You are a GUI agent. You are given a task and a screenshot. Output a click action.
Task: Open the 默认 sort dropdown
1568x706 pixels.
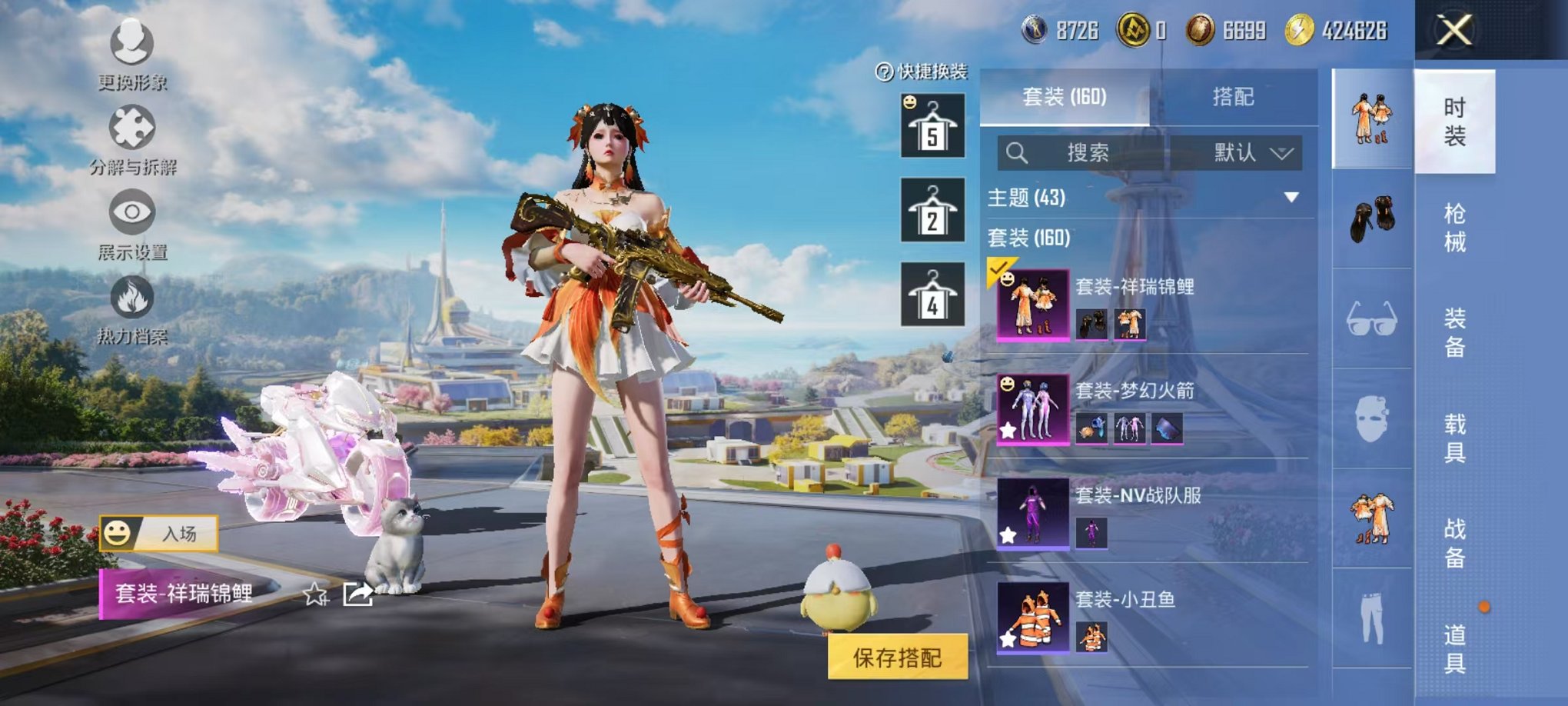click(1253, 153)
